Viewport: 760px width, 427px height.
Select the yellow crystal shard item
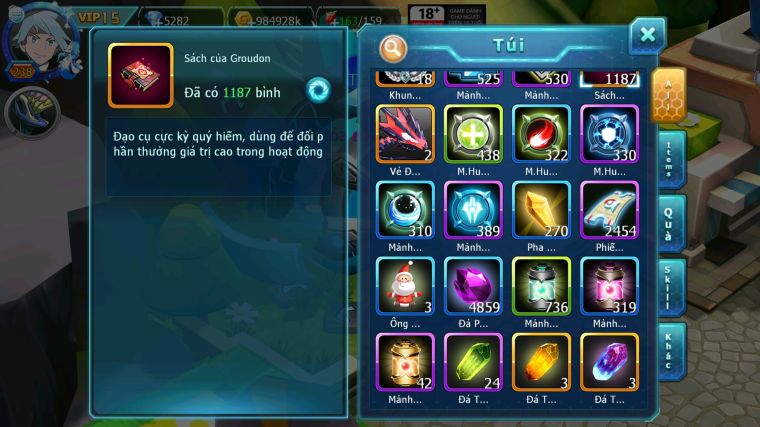click(541, 209)
